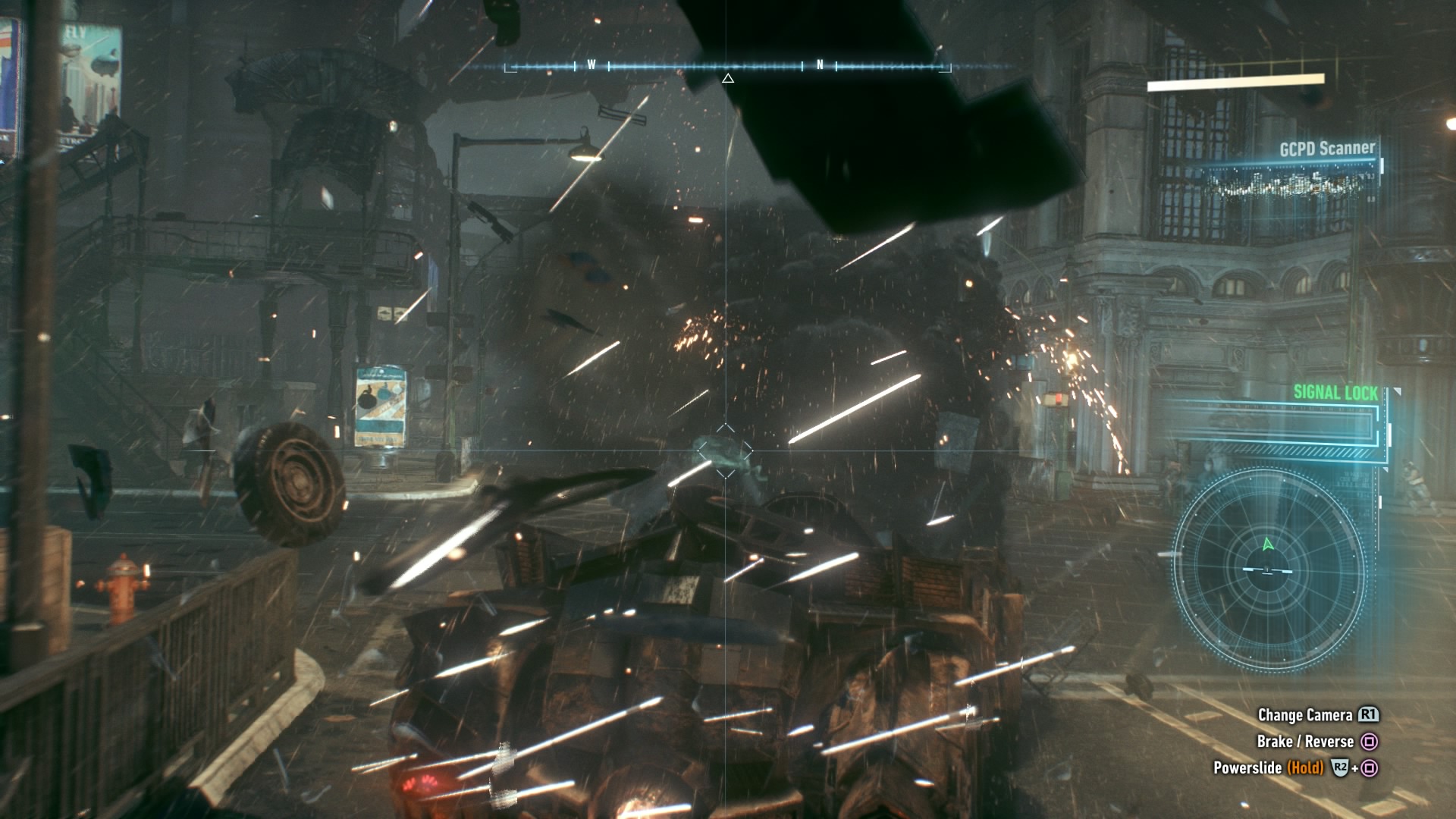Open the GCPD Scanner panel
Viewport: 1456px width, 819px height.
click(1326, 149)
